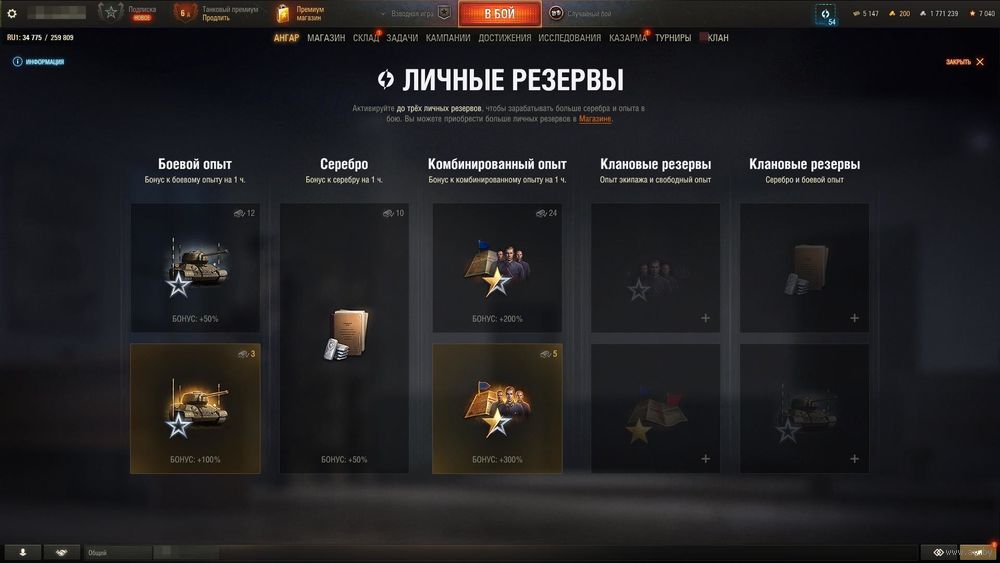Open the СКЛАД tab

366,38
